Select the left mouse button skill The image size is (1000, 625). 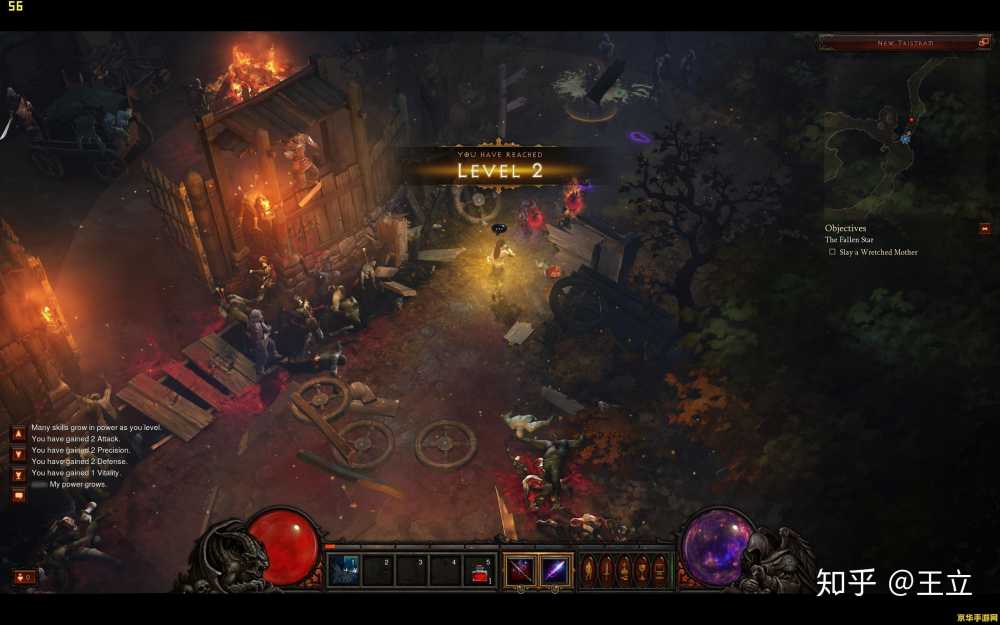[520, 571]
